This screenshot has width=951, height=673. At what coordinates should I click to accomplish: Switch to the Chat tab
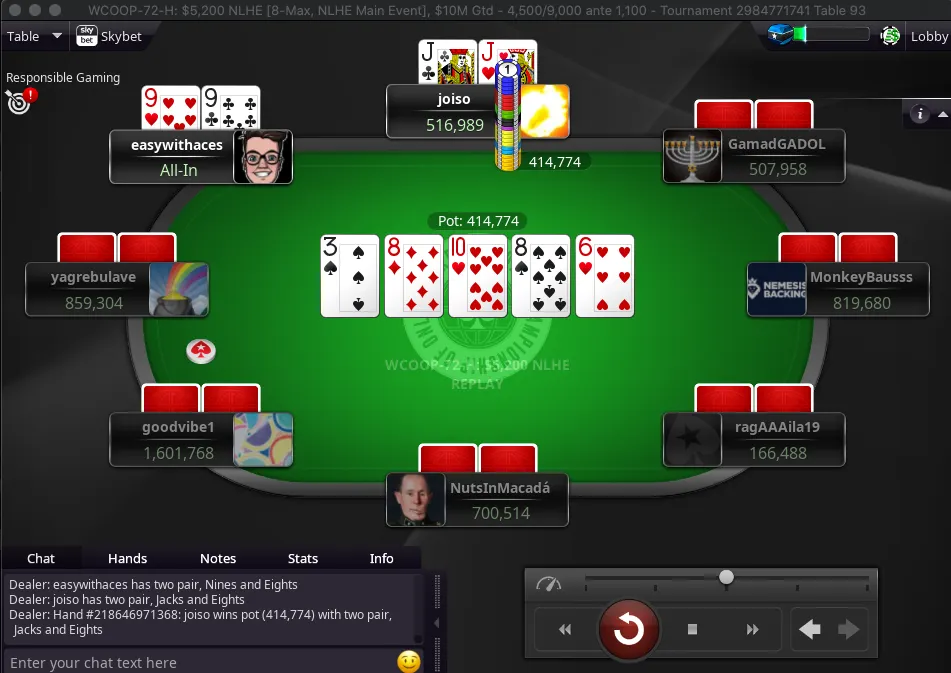click(41, 558)
